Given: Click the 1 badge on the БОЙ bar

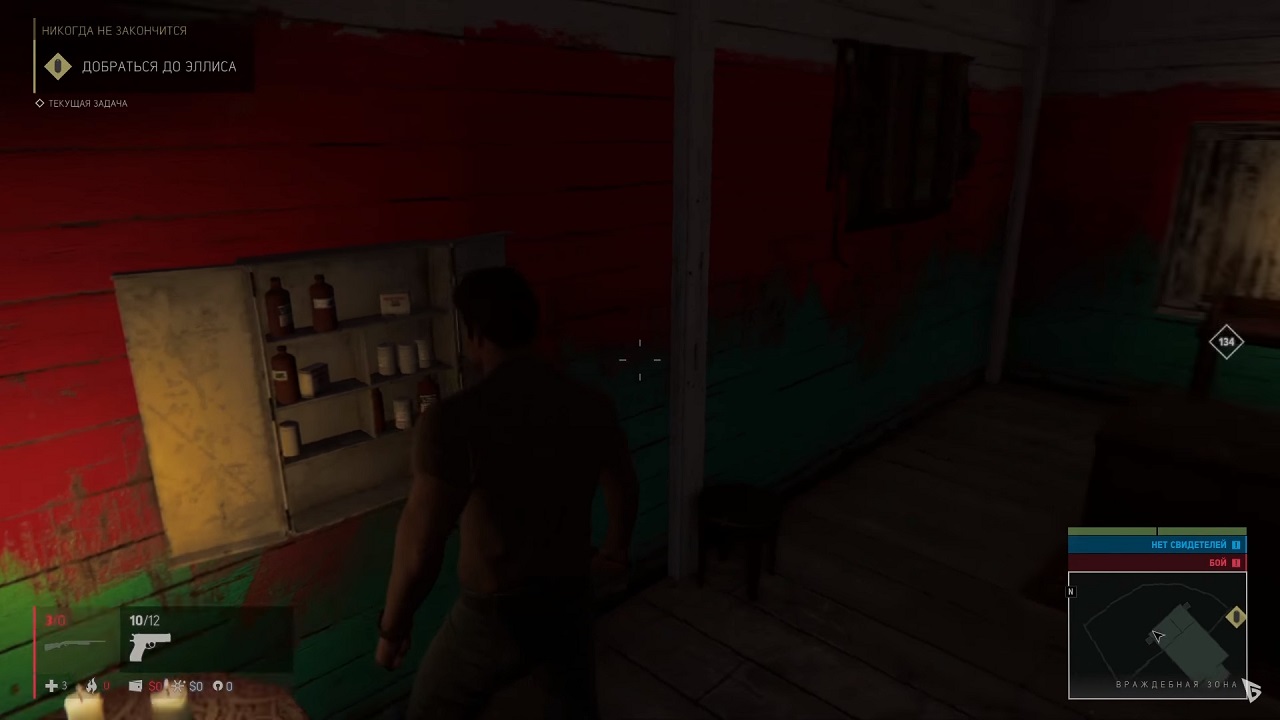Looking at the screenshot, I should [1235, 563].
